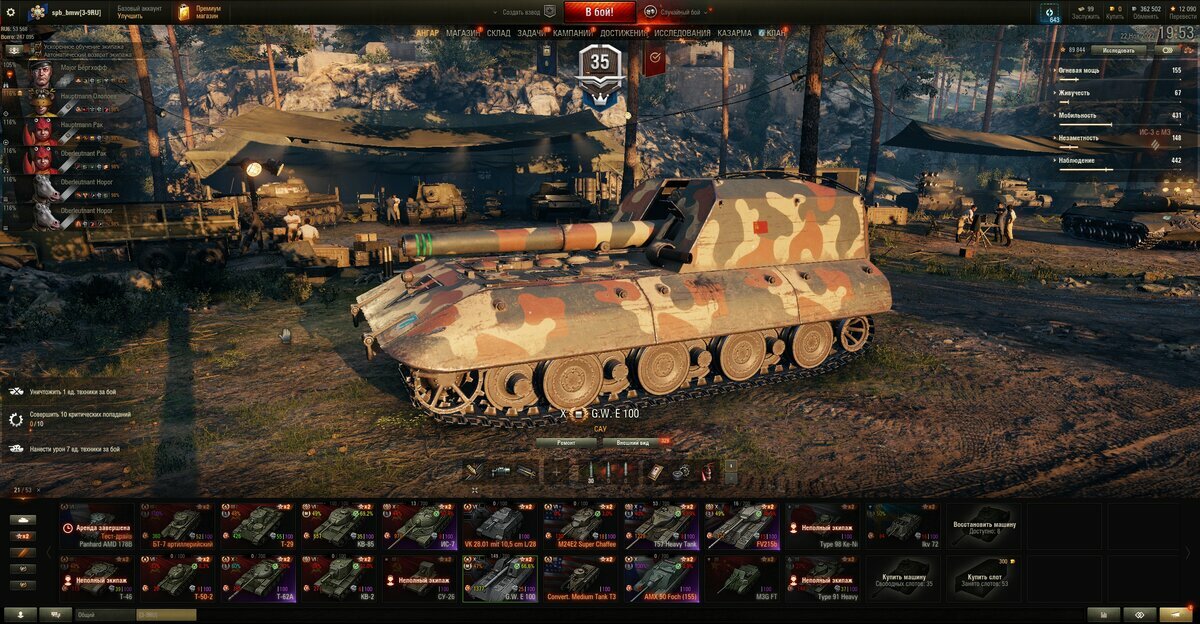Open the КАЗАРМА barracks tab

734,33
